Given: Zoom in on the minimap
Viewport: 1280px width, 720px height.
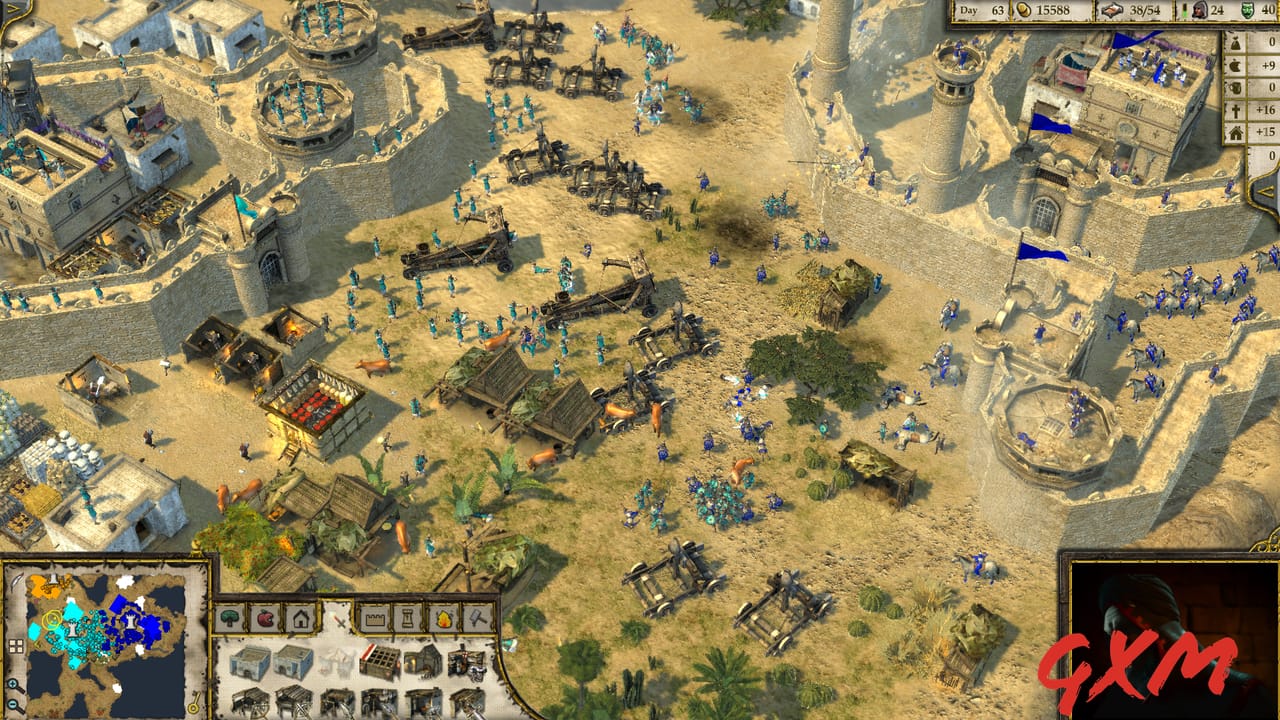Looking at the screenshot, I should click(x=12, y=683).
